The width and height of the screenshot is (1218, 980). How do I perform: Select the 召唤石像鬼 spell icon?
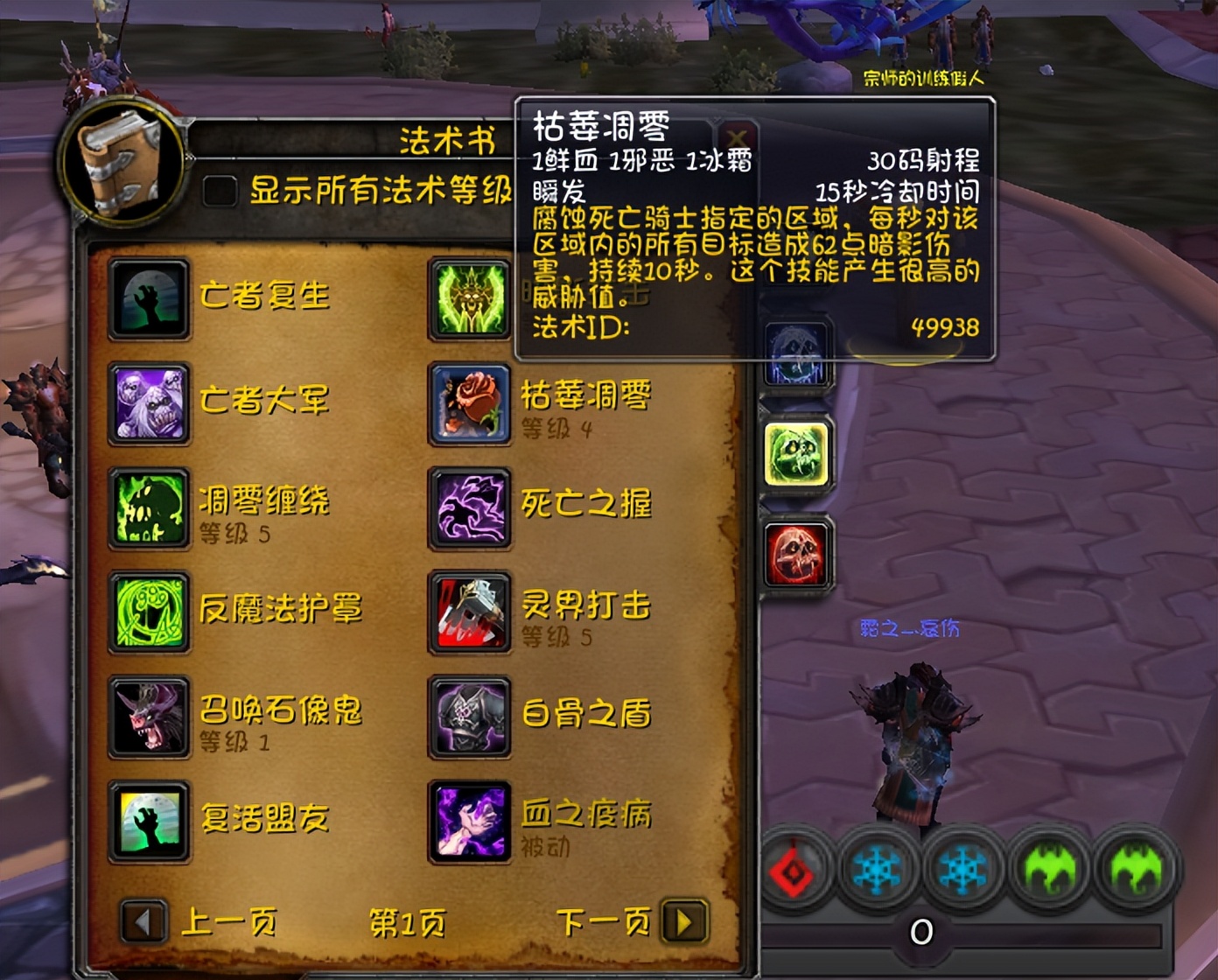[149, 715]
